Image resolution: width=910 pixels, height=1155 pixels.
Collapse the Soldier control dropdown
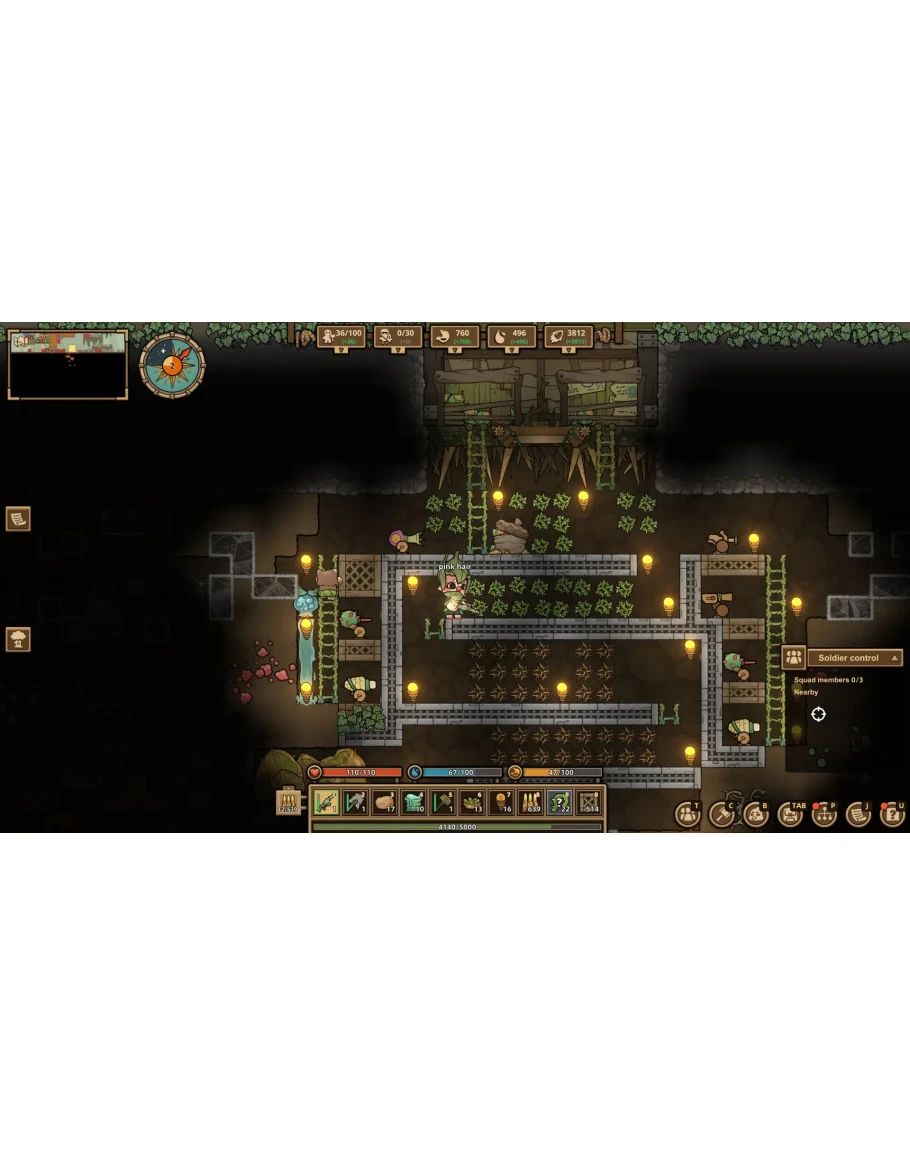[x=895, y=658]
